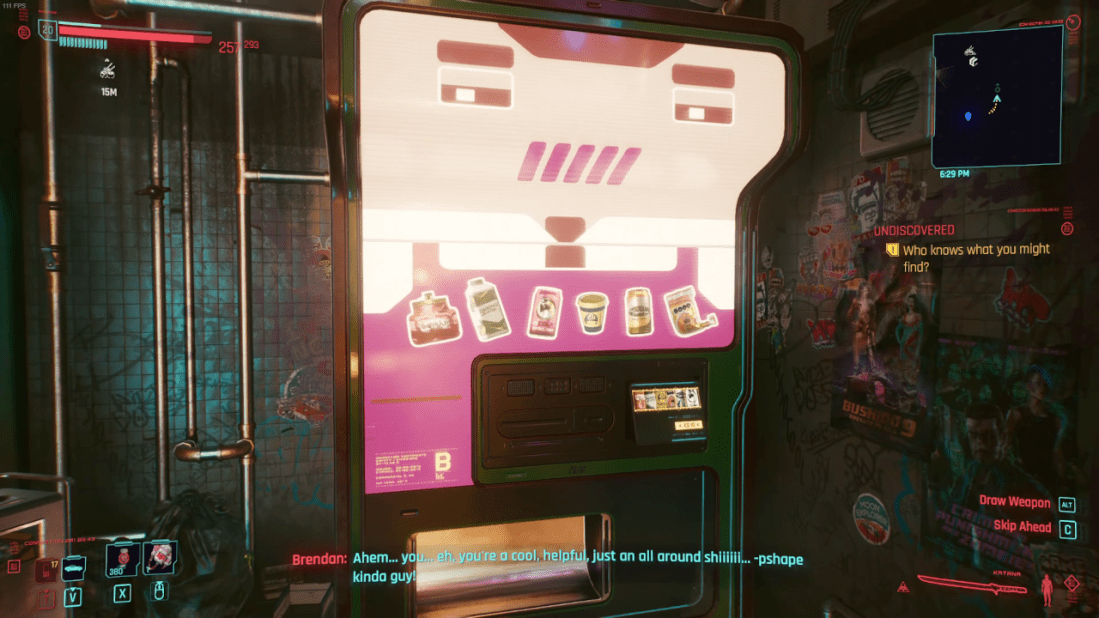Click the tracked objective marker showing 15M
The image size is (1099, 618).
point(109,70)
